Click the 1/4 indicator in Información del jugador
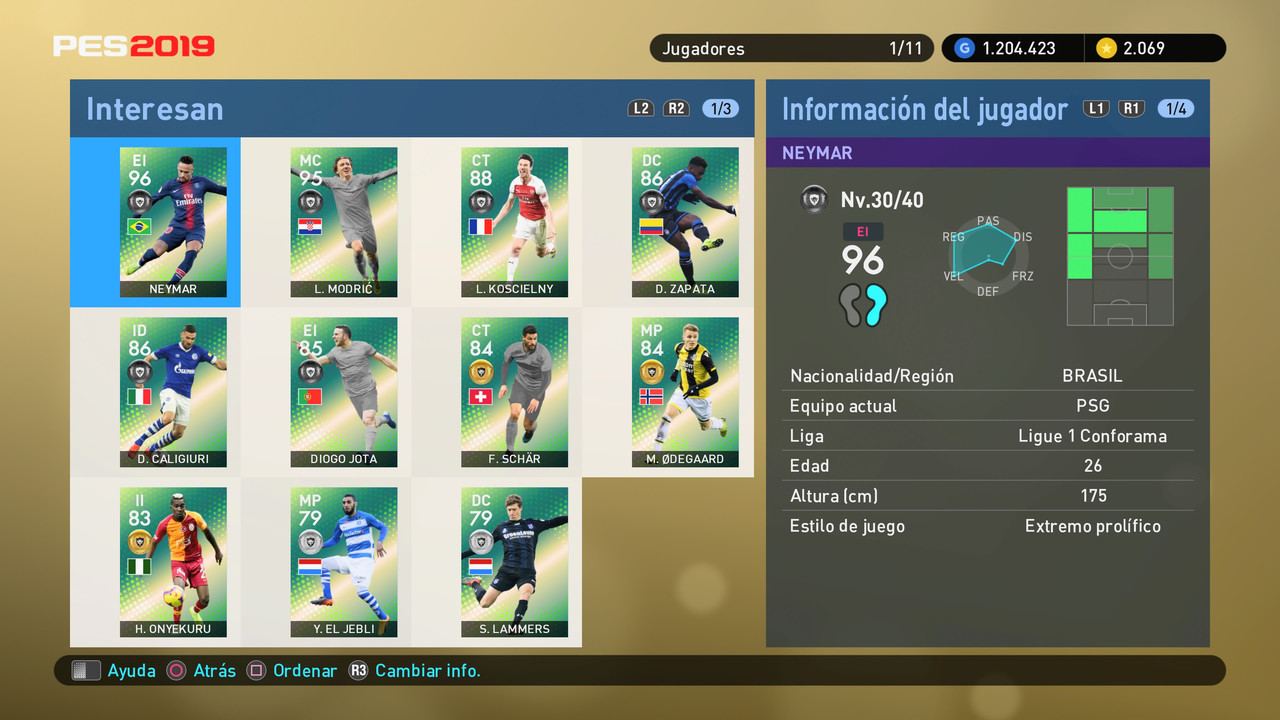The width and height of the screenshot is (1280, 720). pyautogui.click(x=1176, y=108)
